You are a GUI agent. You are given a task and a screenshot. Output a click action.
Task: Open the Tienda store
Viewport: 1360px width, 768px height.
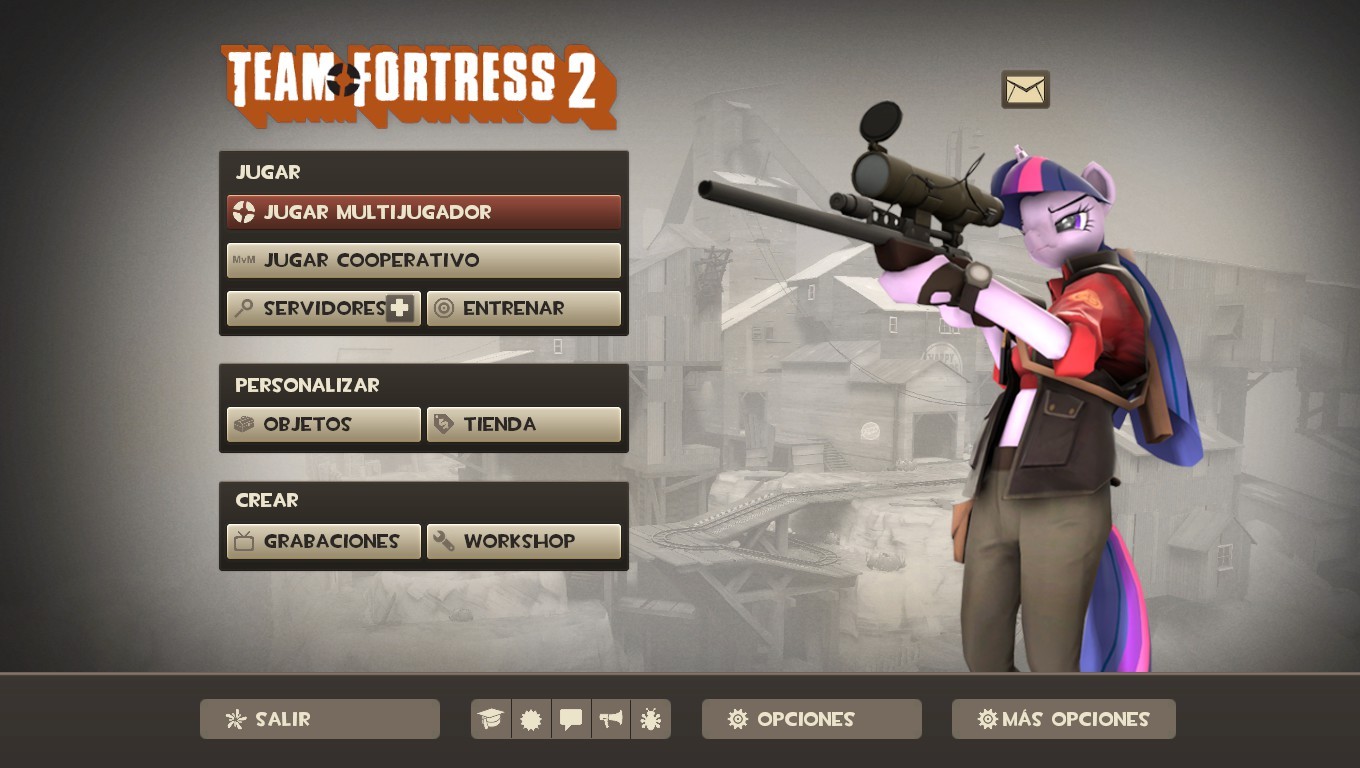click(x=524, y=424)
